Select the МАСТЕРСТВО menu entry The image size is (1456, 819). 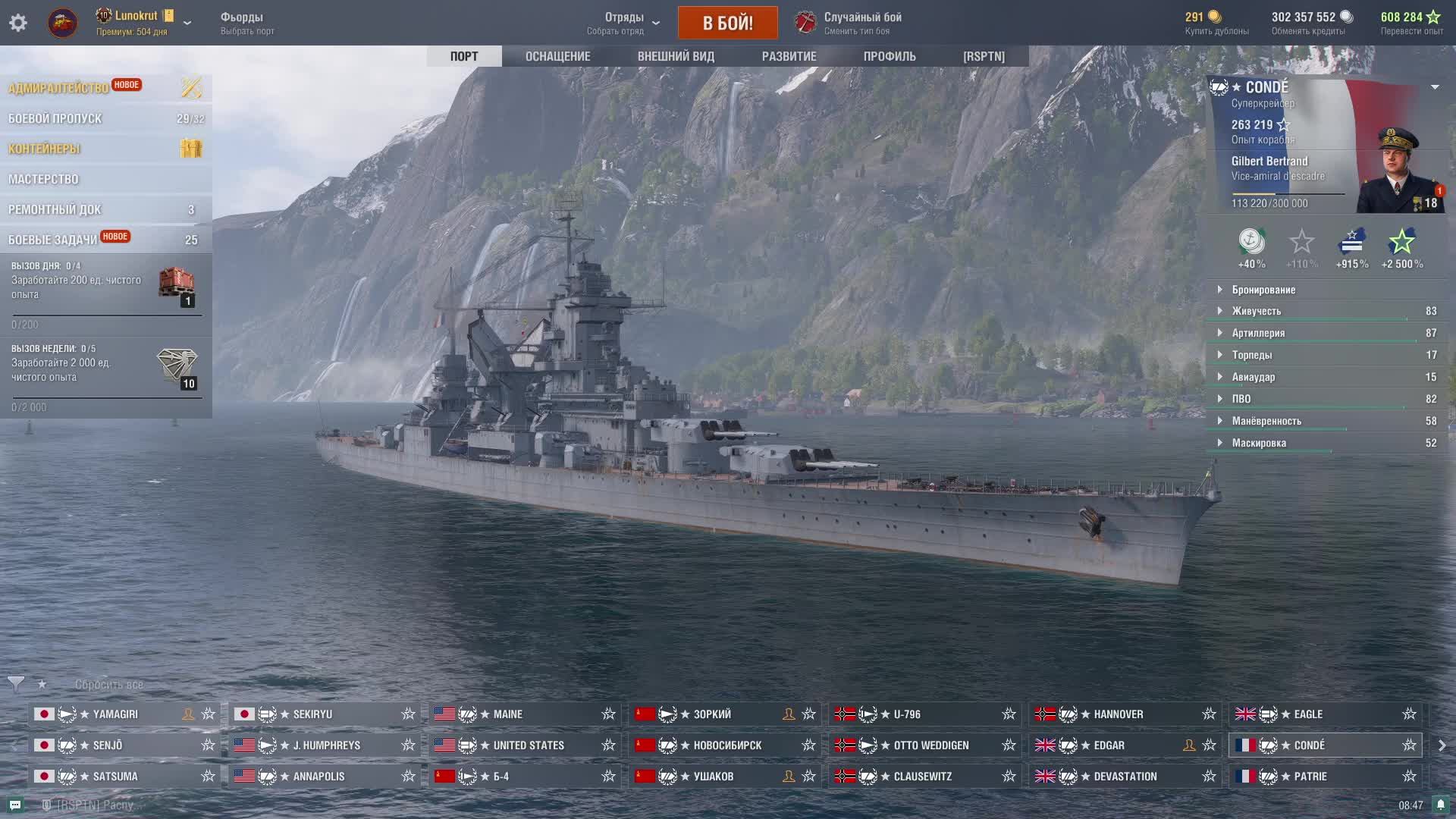pos(43,179)
